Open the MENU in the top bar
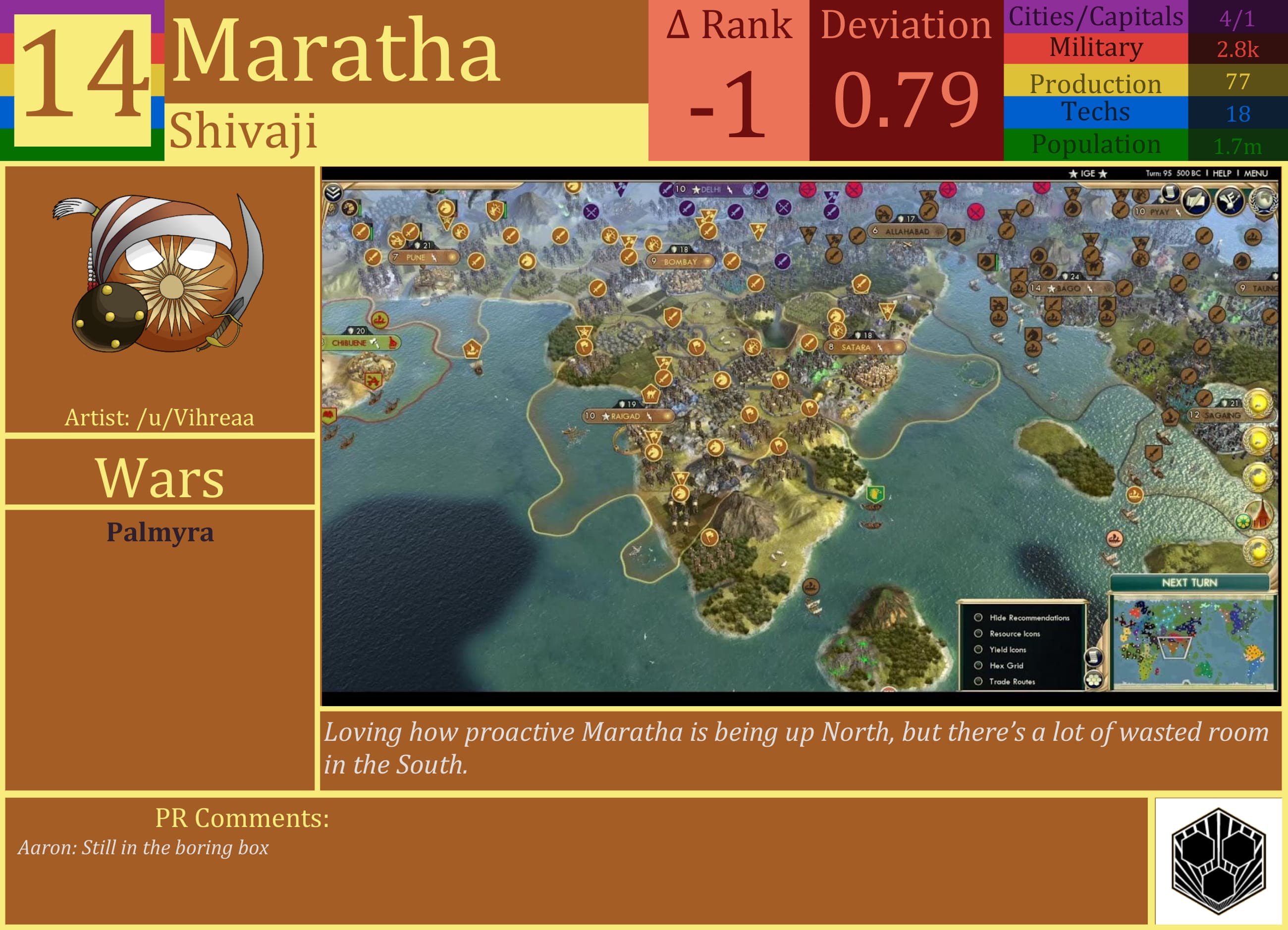Image resolution: width=1288 pixels, height=930 pixels. point(1256,174)
